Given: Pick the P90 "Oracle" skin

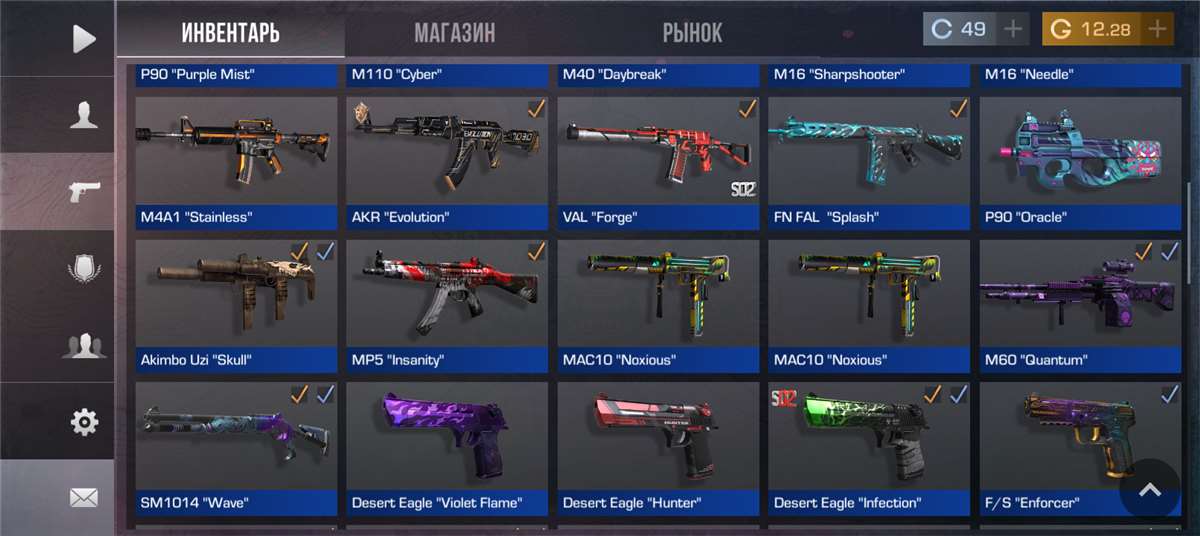Looking at the screenshot, I should (x=1074, y=162).
